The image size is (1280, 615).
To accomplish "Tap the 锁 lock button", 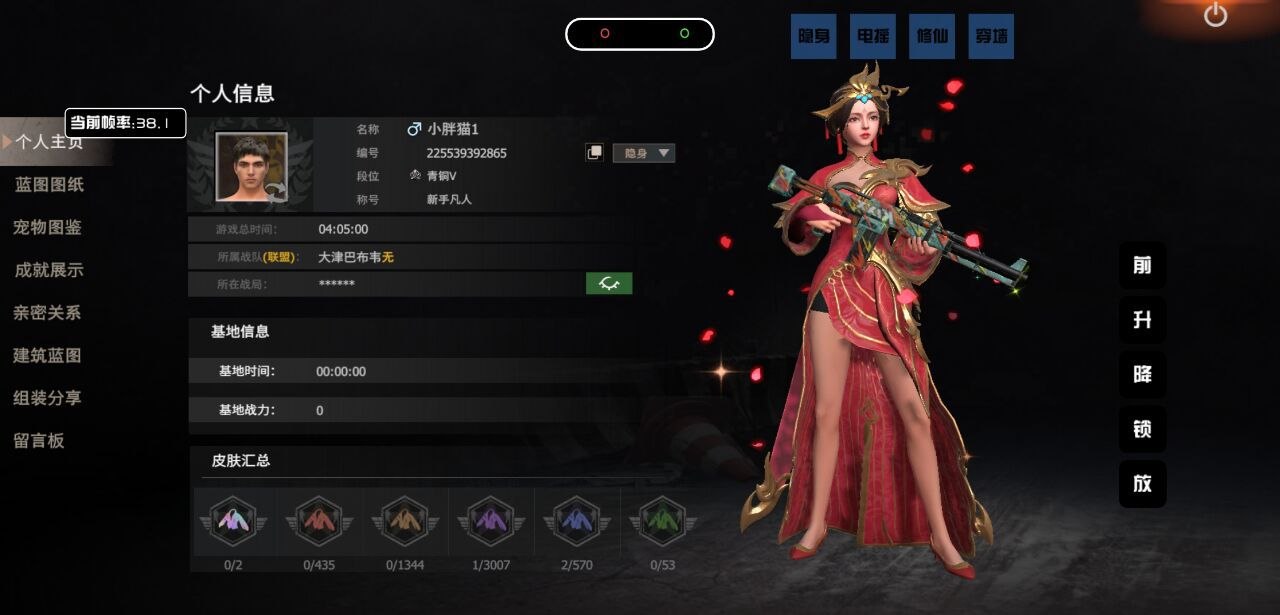I will pyautogui.click(x=1142, y=429).
